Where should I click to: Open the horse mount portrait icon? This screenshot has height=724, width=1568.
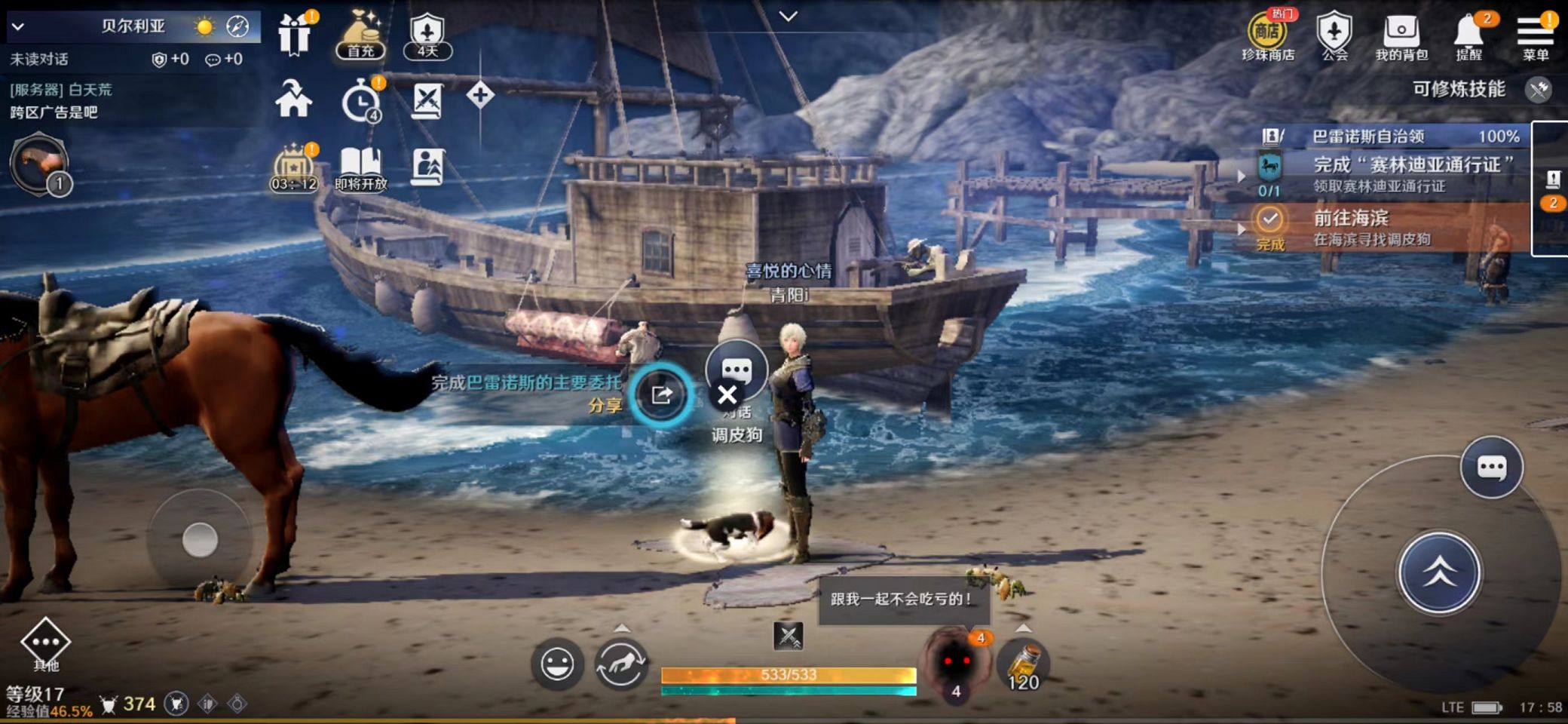pos(39,164)
